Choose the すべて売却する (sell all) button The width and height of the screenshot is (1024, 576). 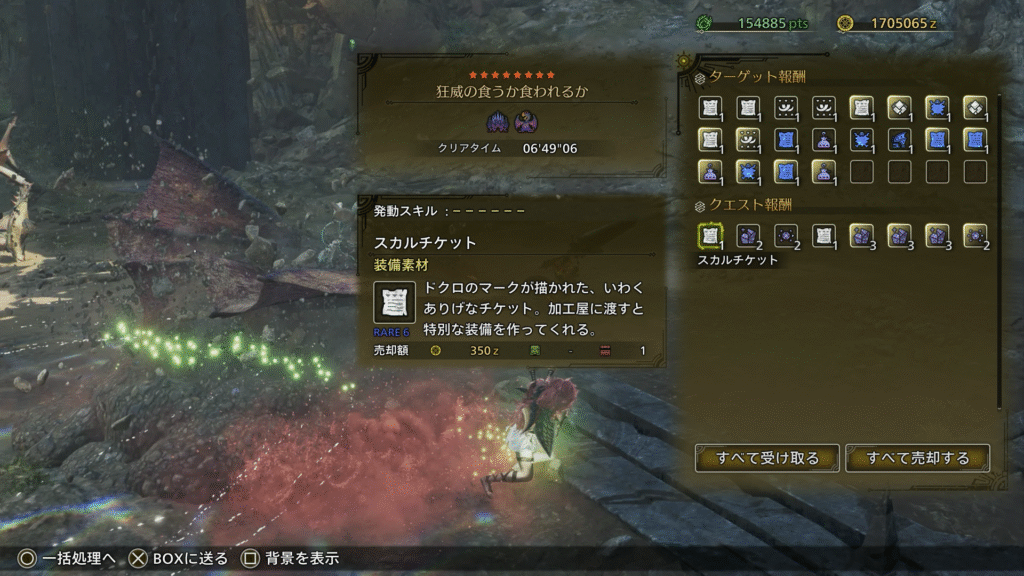tap(917, 458)
